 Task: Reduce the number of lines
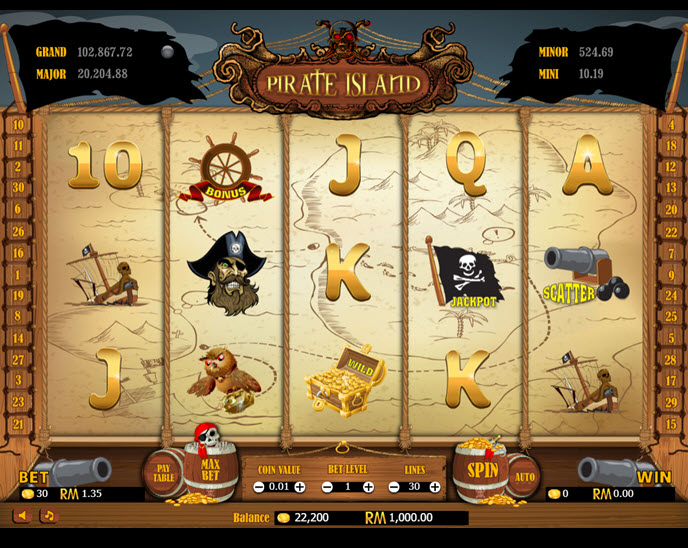pyautogui.click(x=394, y=487)
